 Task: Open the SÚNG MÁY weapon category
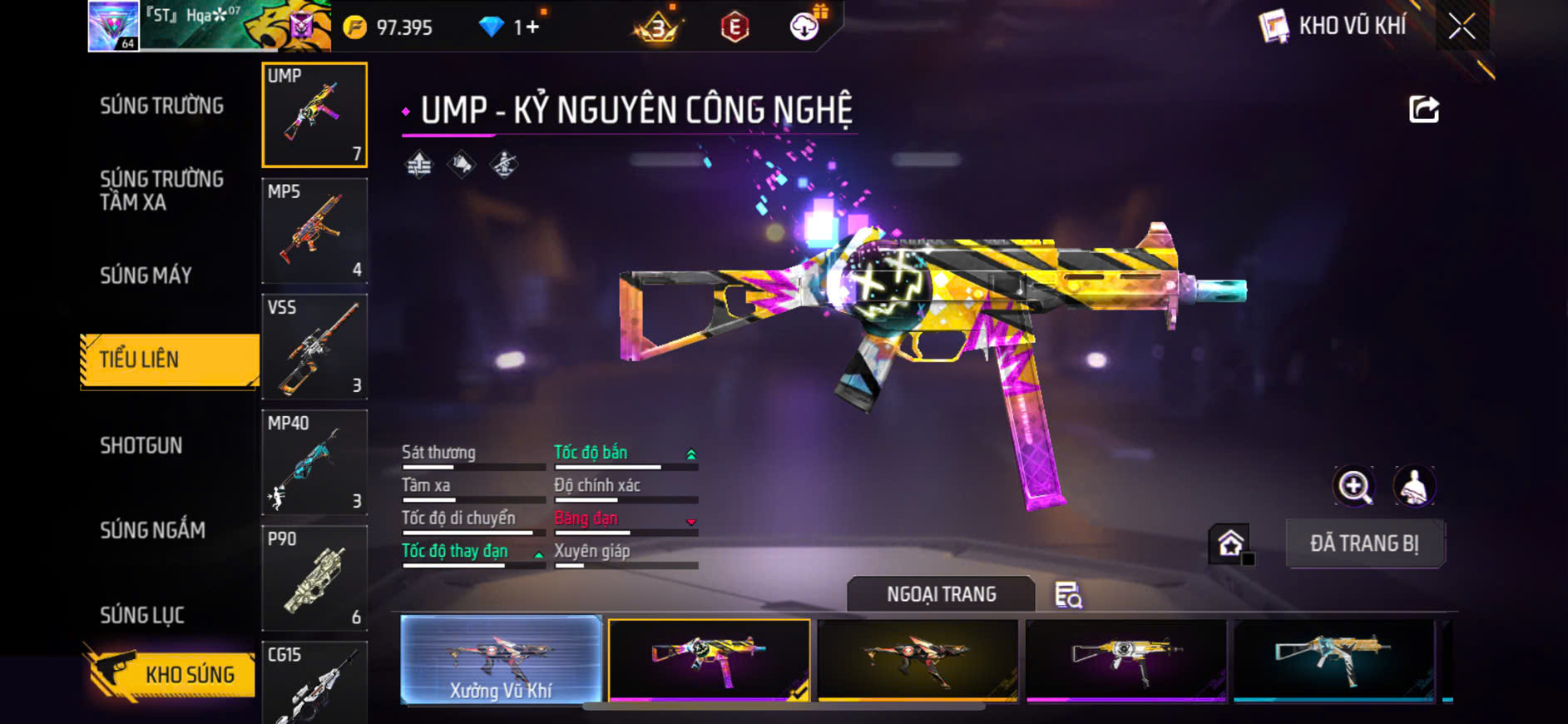[x=146, y=275]
